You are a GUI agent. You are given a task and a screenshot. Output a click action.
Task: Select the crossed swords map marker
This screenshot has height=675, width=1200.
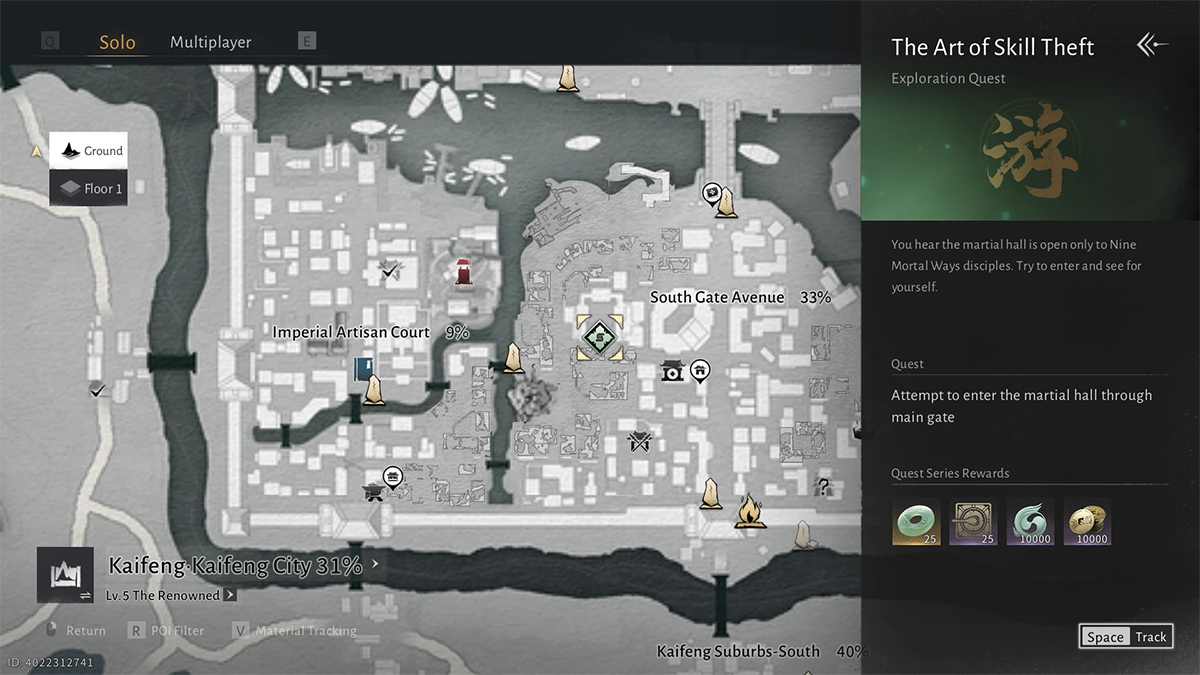pyautogui.click(x=639, y=441)
